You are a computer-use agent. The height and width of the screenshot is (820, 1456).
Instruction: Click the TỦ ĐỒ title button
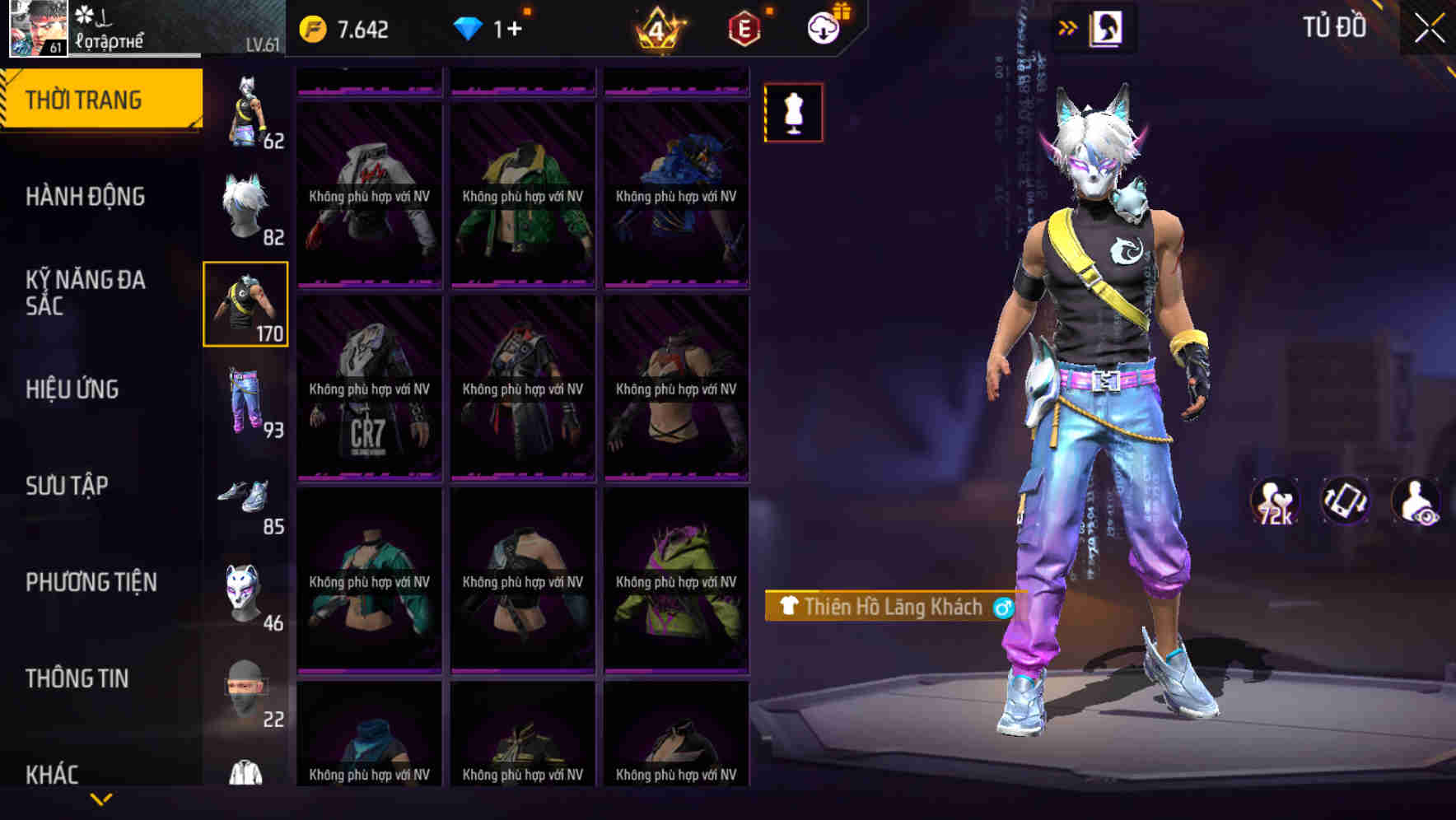pos(1332,26)
